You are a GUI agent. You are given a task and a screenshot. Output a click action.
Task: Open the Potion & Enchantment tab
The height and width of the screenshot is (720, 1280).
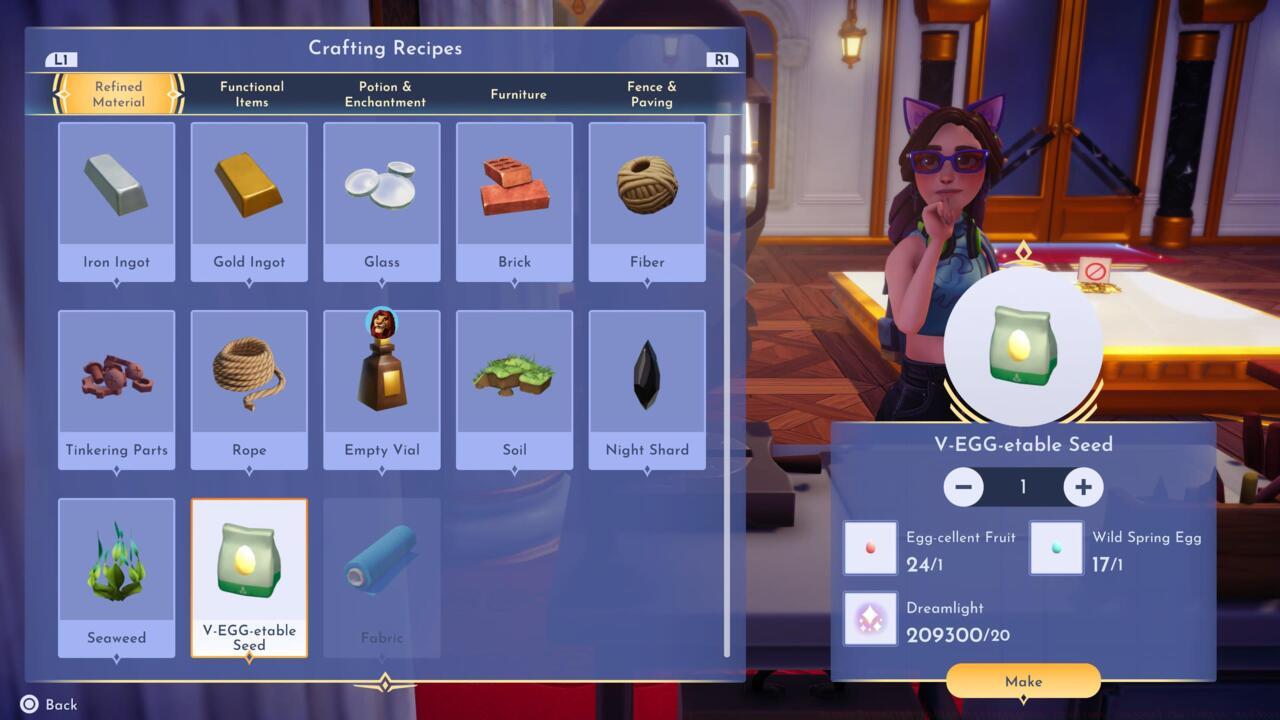tap(385, 94)
